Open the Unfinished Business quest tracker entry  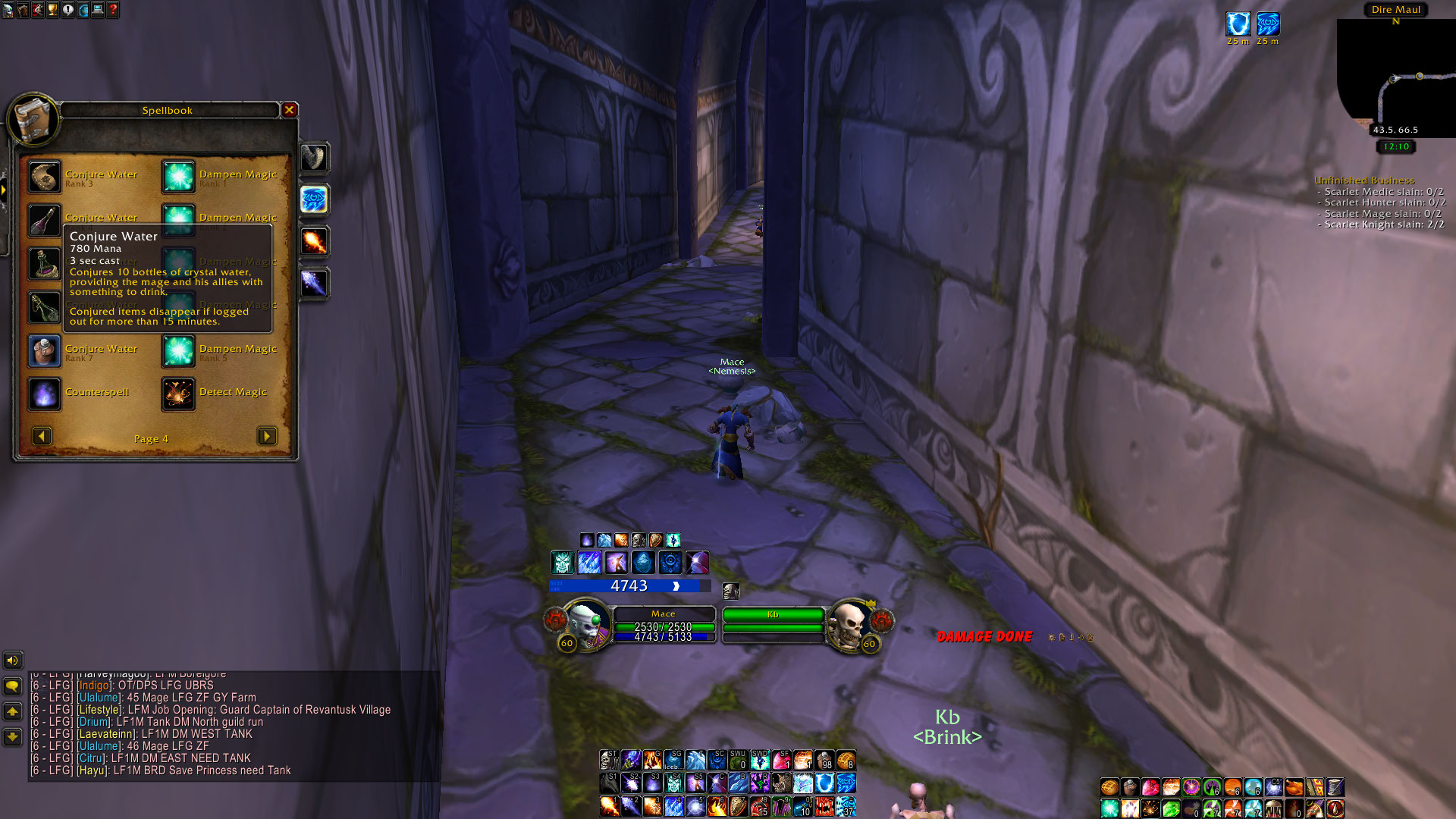pyautogui.click(x=1363, y=180)
